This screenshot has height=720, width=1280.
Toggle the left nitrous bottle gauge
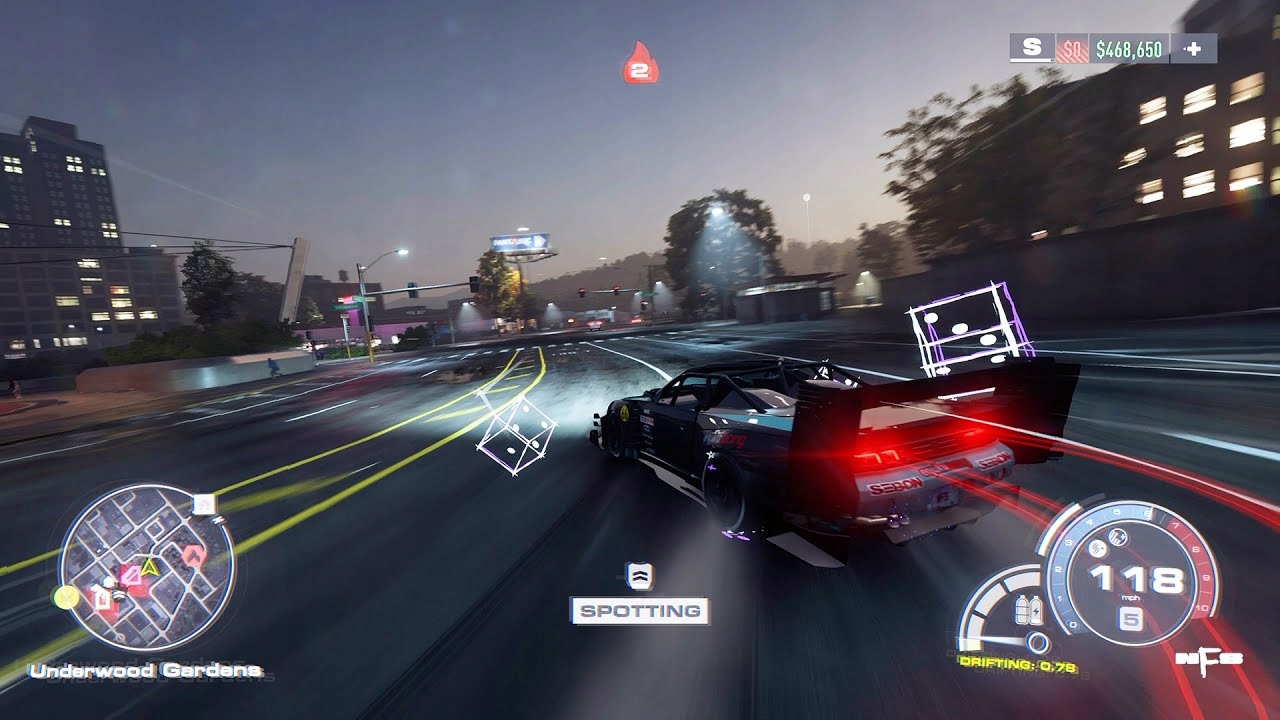point(1021,610)
